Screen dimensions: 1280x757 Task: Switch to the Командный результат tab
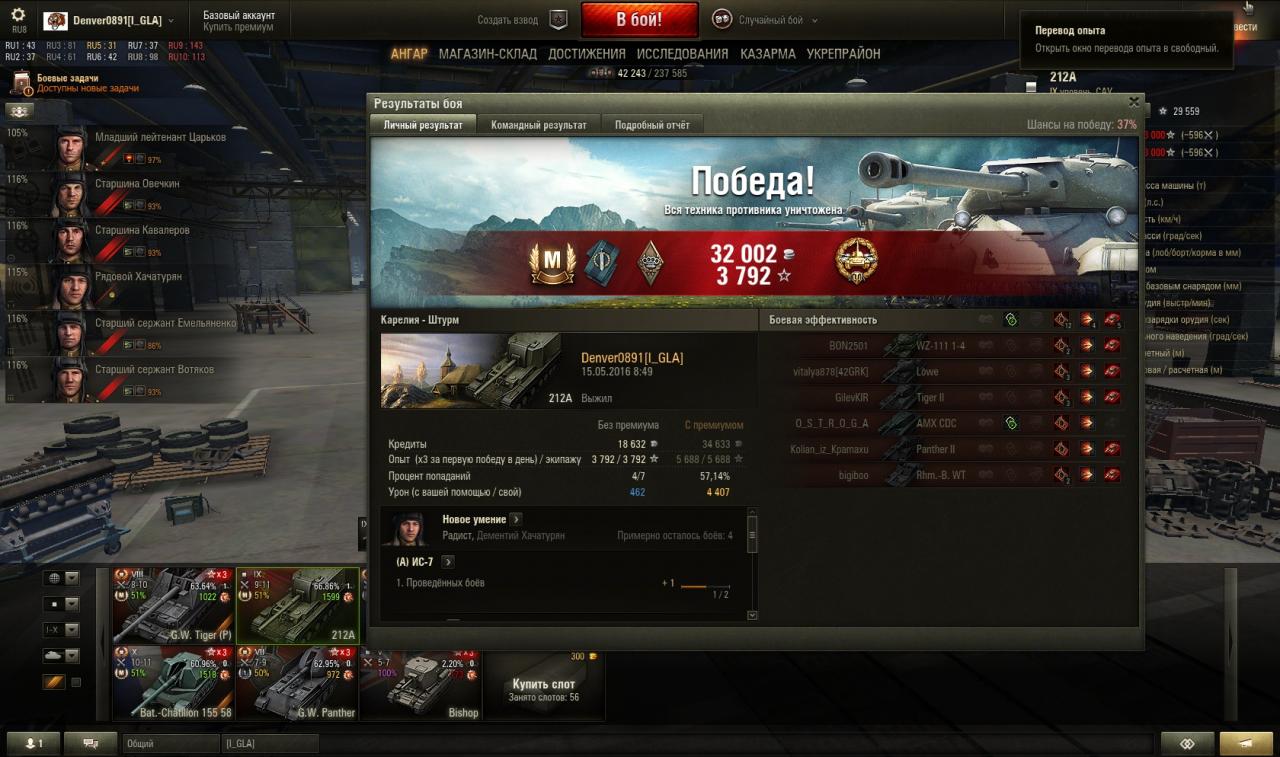pyautogui.click(x=539, y=125)
